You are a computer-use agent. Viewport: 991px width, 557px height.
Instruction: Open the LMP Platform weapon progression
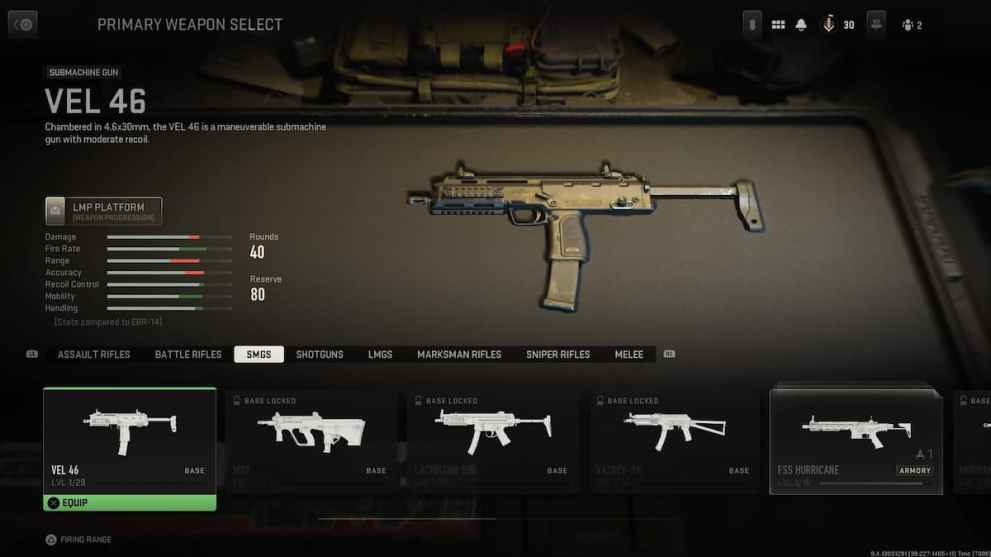click(x=103, y=211)
